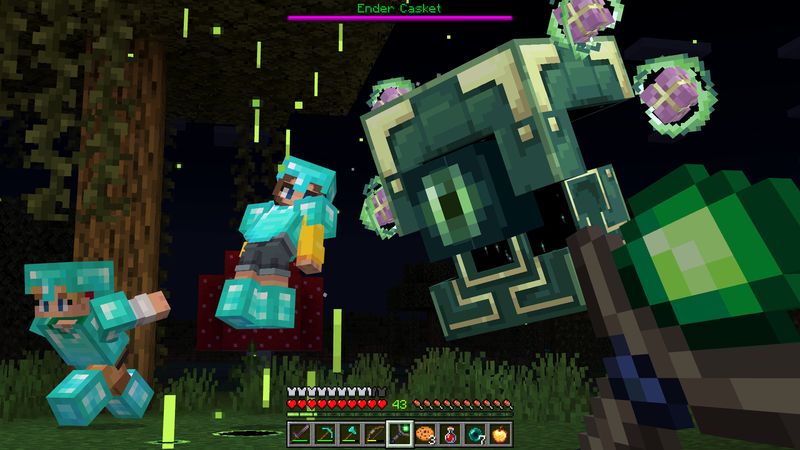Select the cookie stack hotbar slot
The image size is (800, 450).
tap(425, 434)
